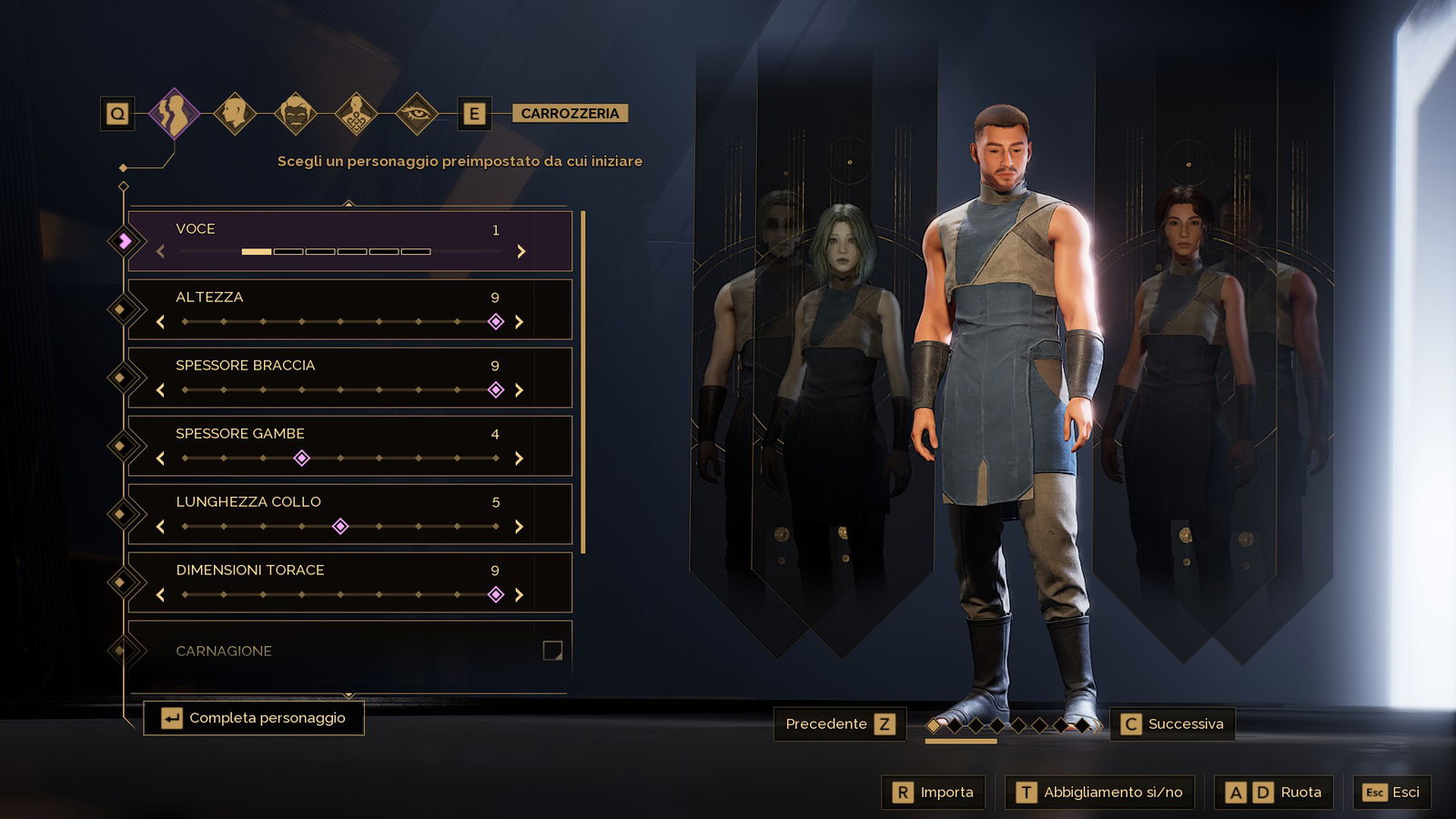Open the Carnagione color swatch

(x=552, y=651)
